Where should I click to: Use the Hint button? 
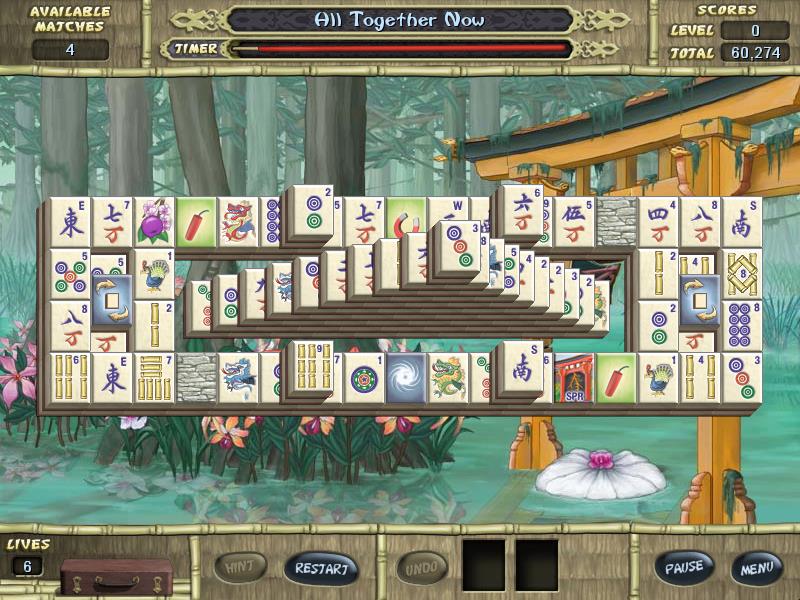point(241,568)
